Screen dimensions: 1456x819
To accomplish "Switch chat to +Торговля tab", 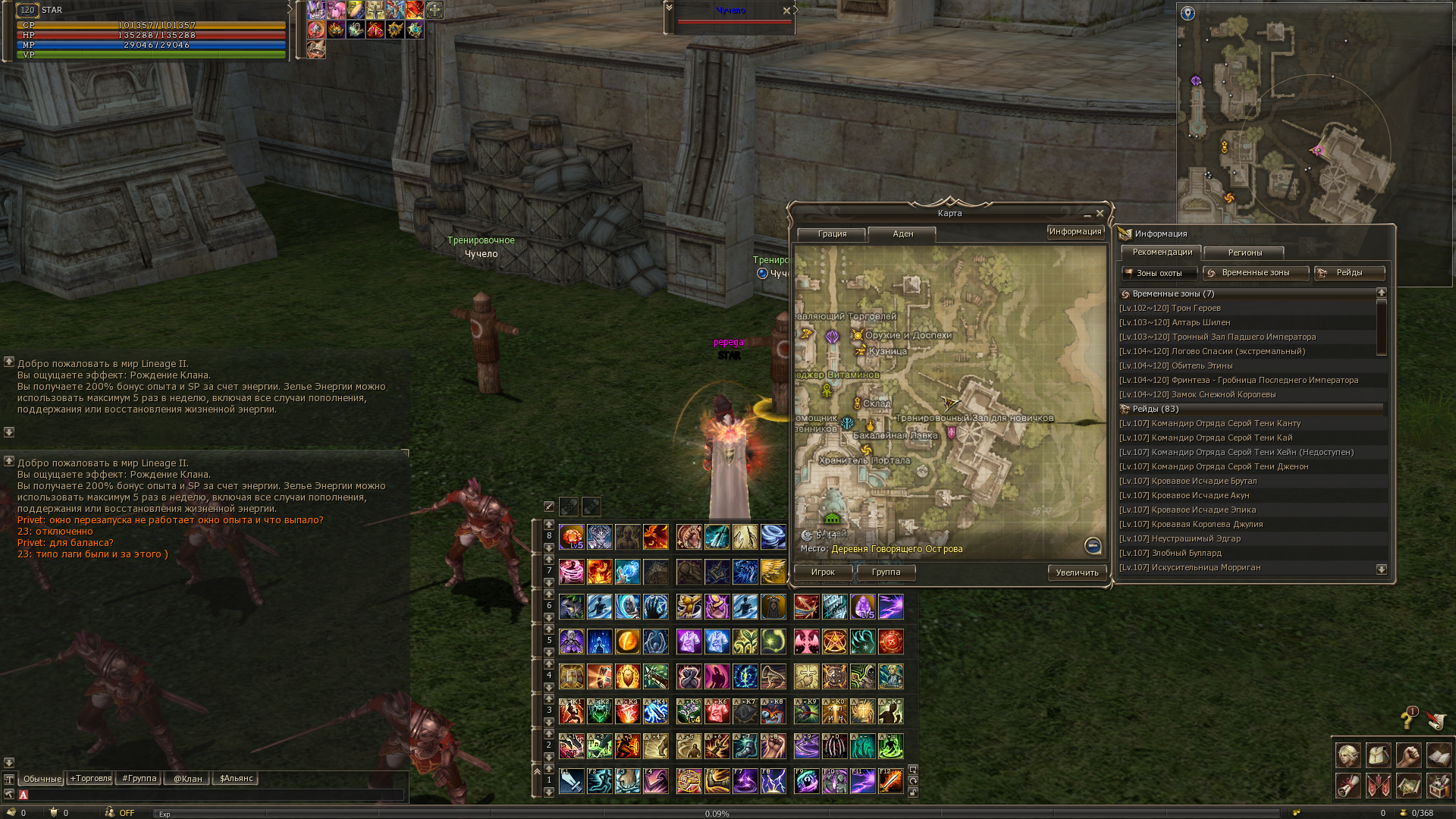I will coord(91,779).
